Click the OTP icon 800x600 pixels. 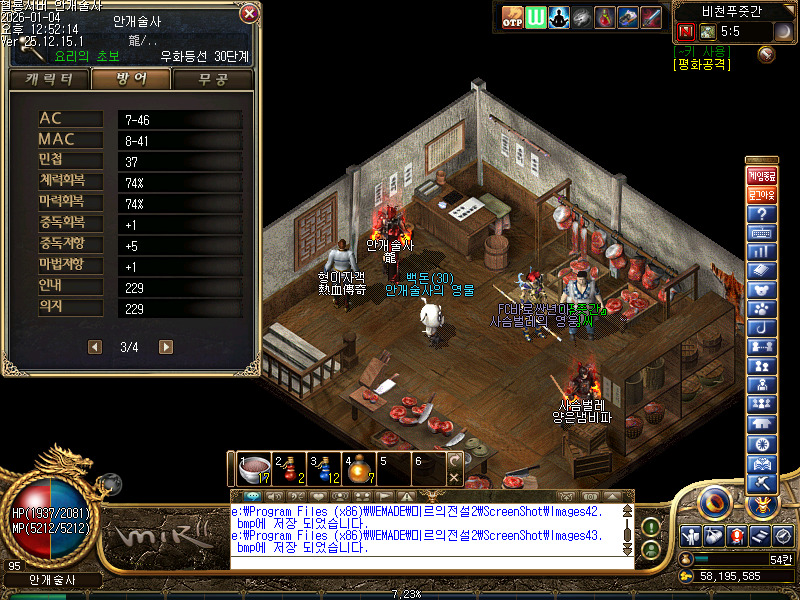[512, 17]
